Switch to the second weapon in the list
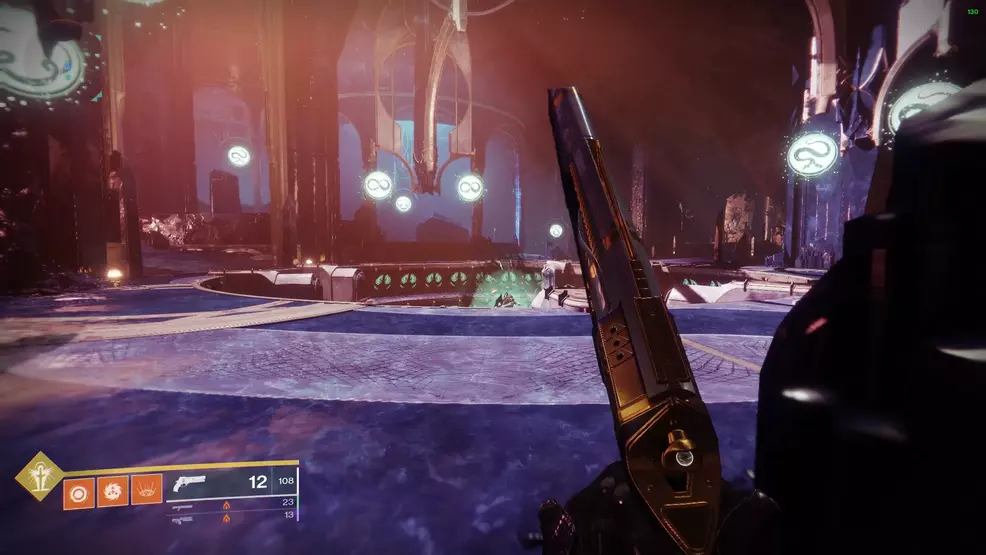The height and width of the screenshot is (555, 986). (182, 507)
